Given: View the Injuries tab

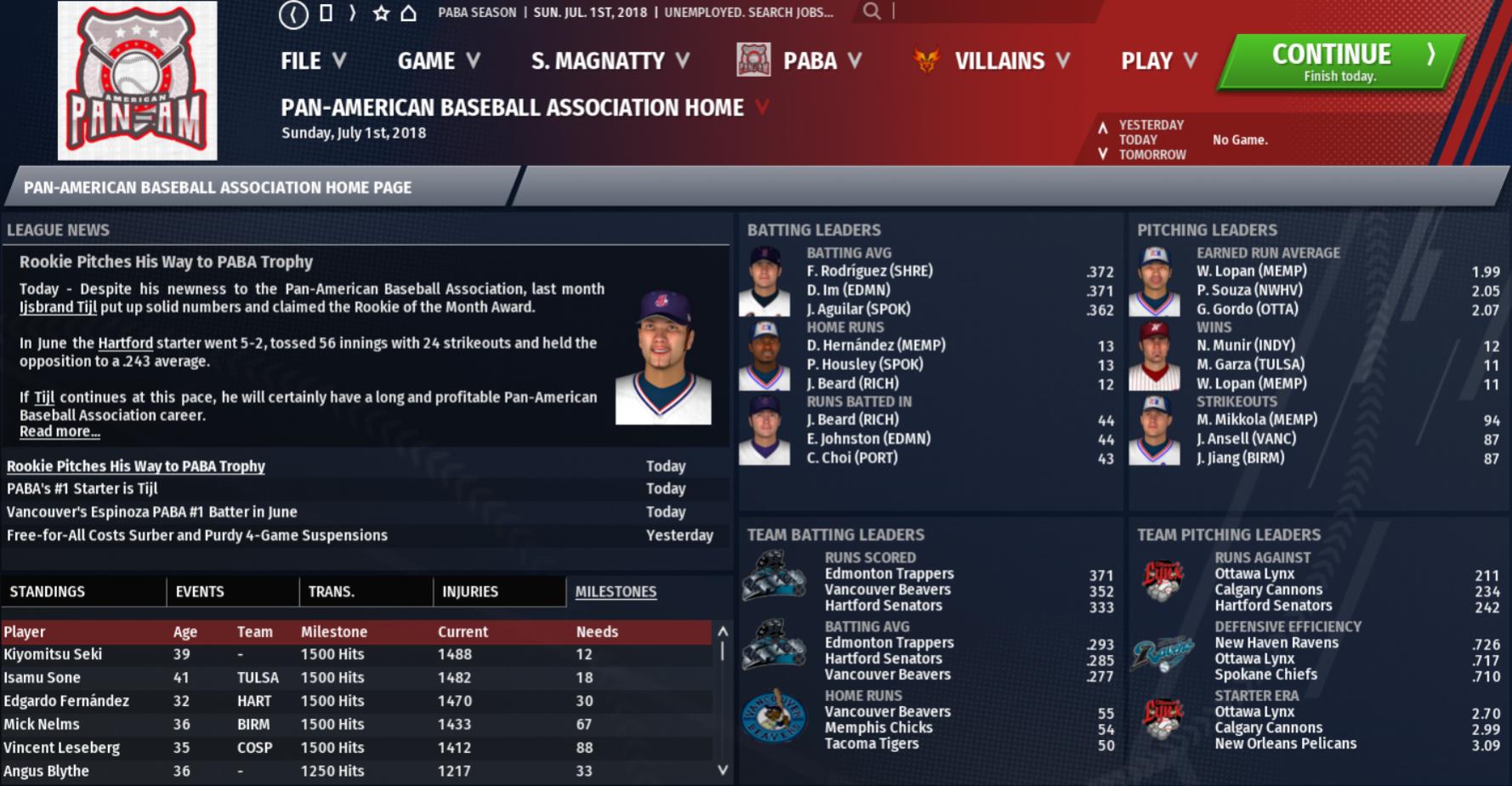Looking at the screenshot, I should [470, 592].
